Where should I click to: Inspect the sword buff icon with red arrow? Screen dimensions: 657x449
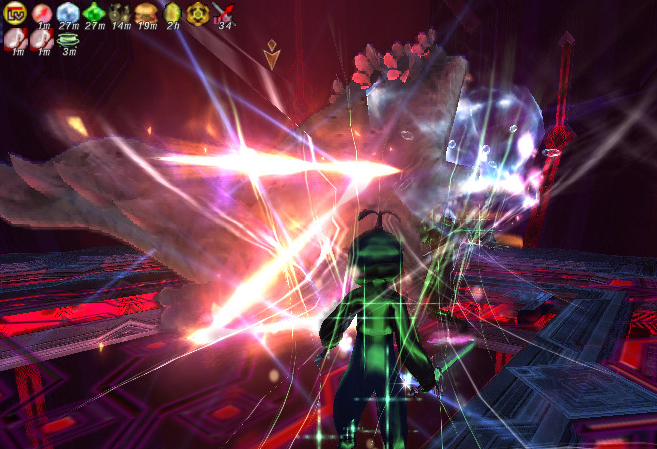[223, 12]
